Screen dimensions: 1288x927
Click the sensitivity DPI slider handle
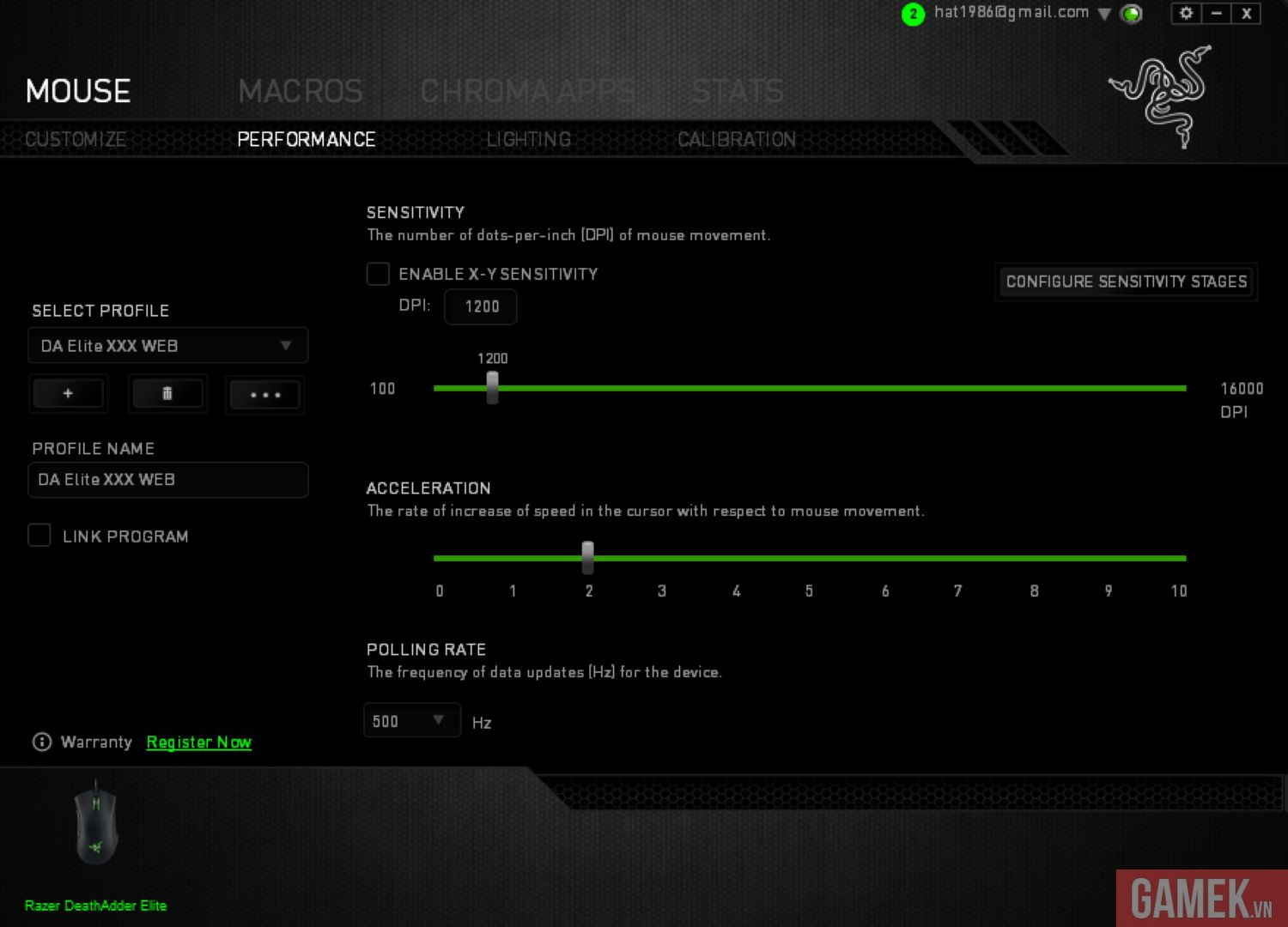point(492,387)
